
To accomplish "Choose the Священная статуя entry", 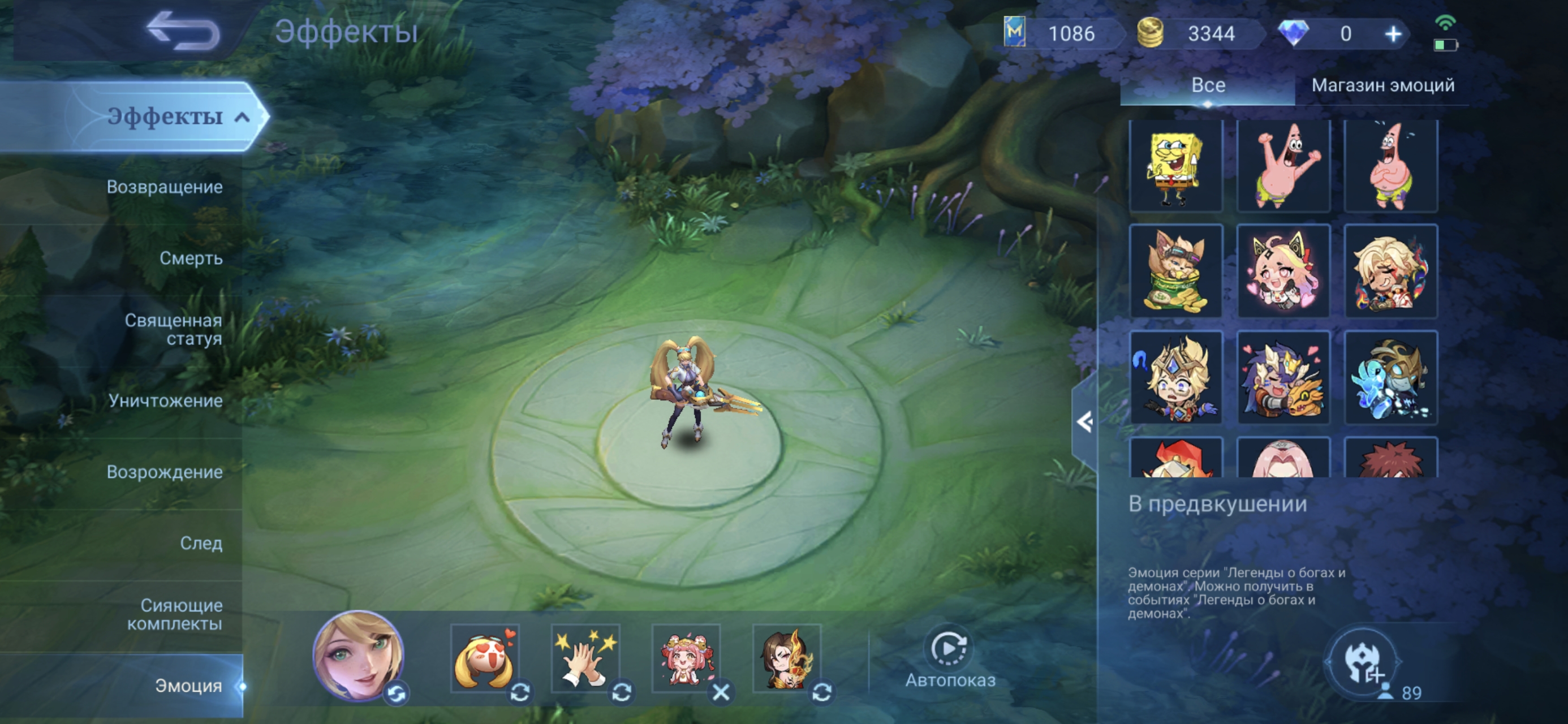I will click(173, 329).
